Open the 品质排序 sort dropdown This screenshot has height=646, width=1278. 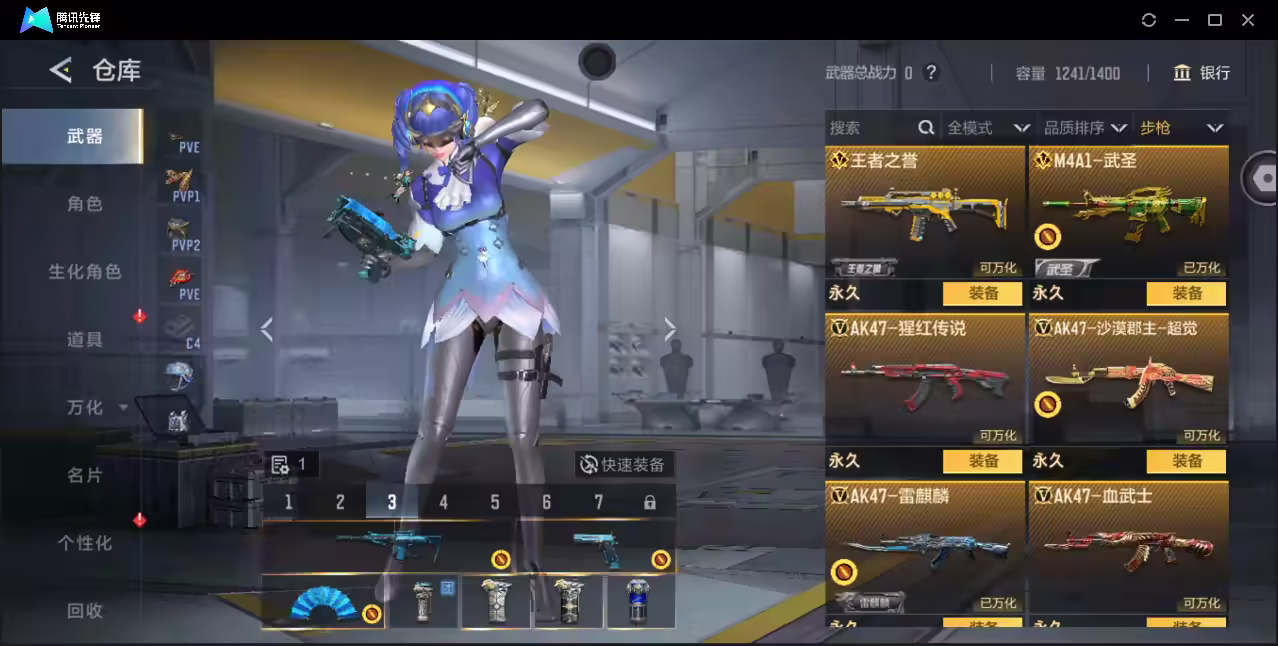click(1085, 128)
